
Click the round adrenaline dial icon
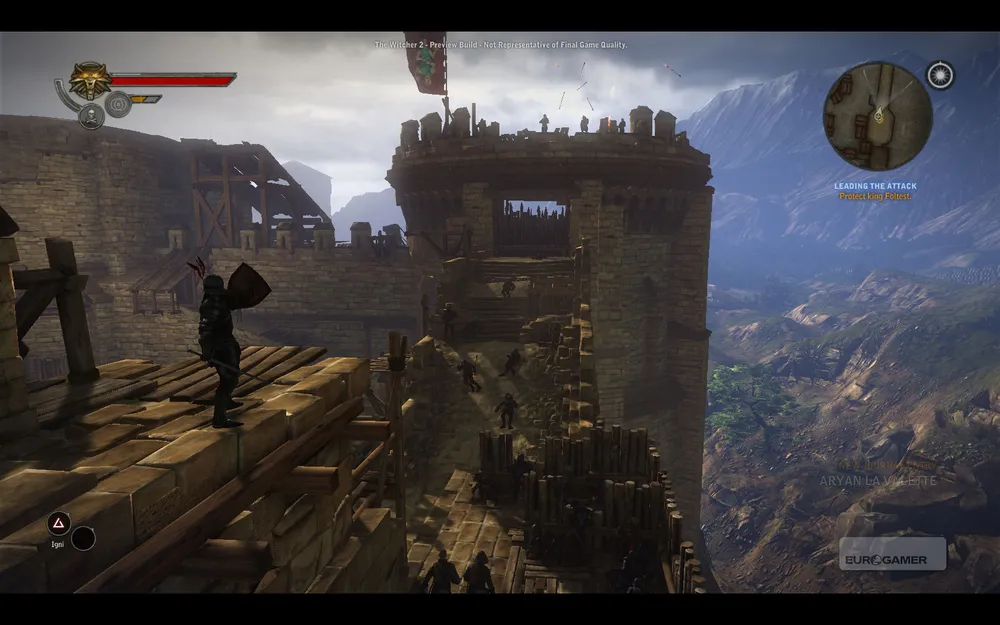(118, 102)
